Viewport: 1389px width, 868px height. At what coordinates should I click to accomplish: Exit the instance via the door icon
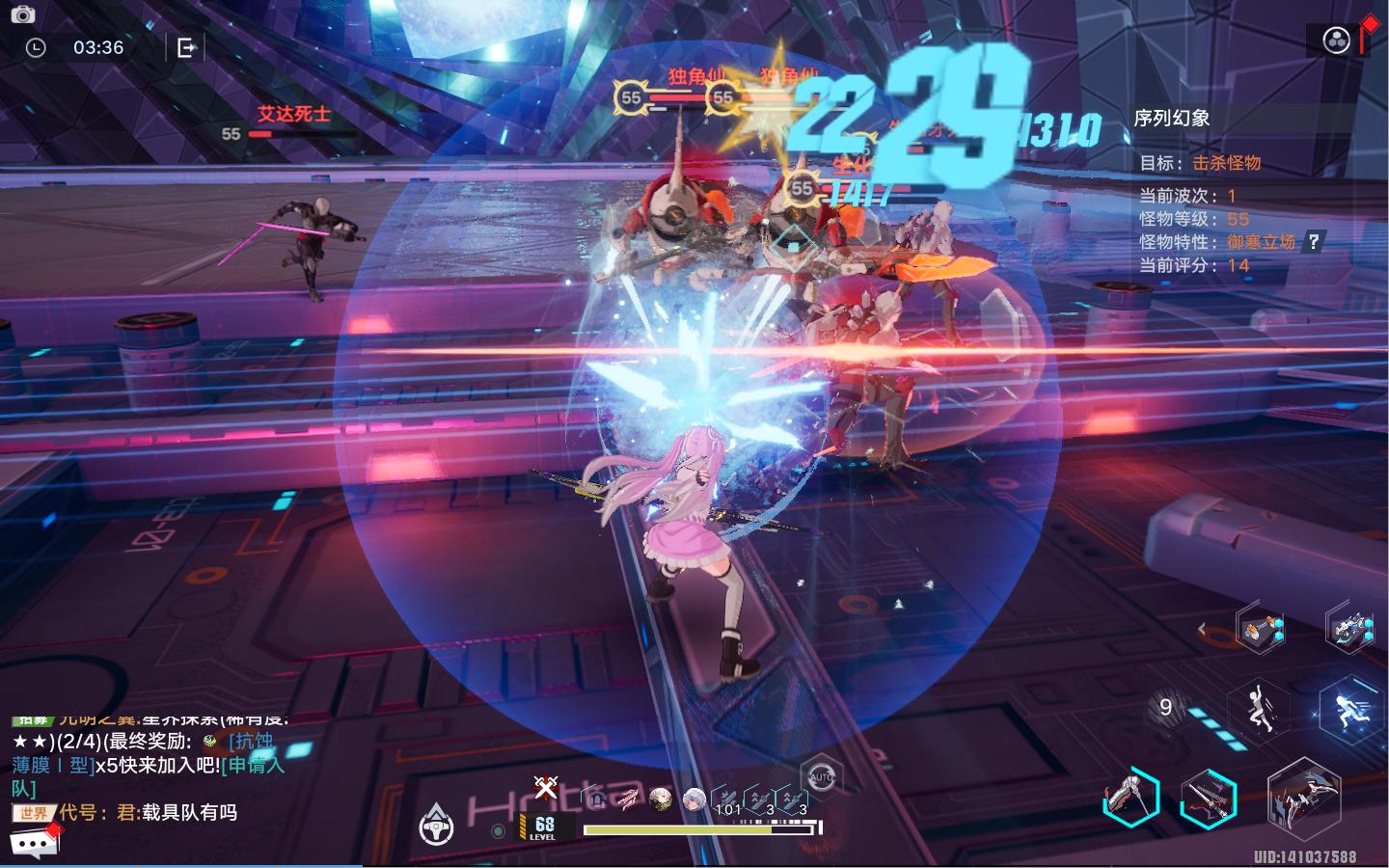point(186,47)
